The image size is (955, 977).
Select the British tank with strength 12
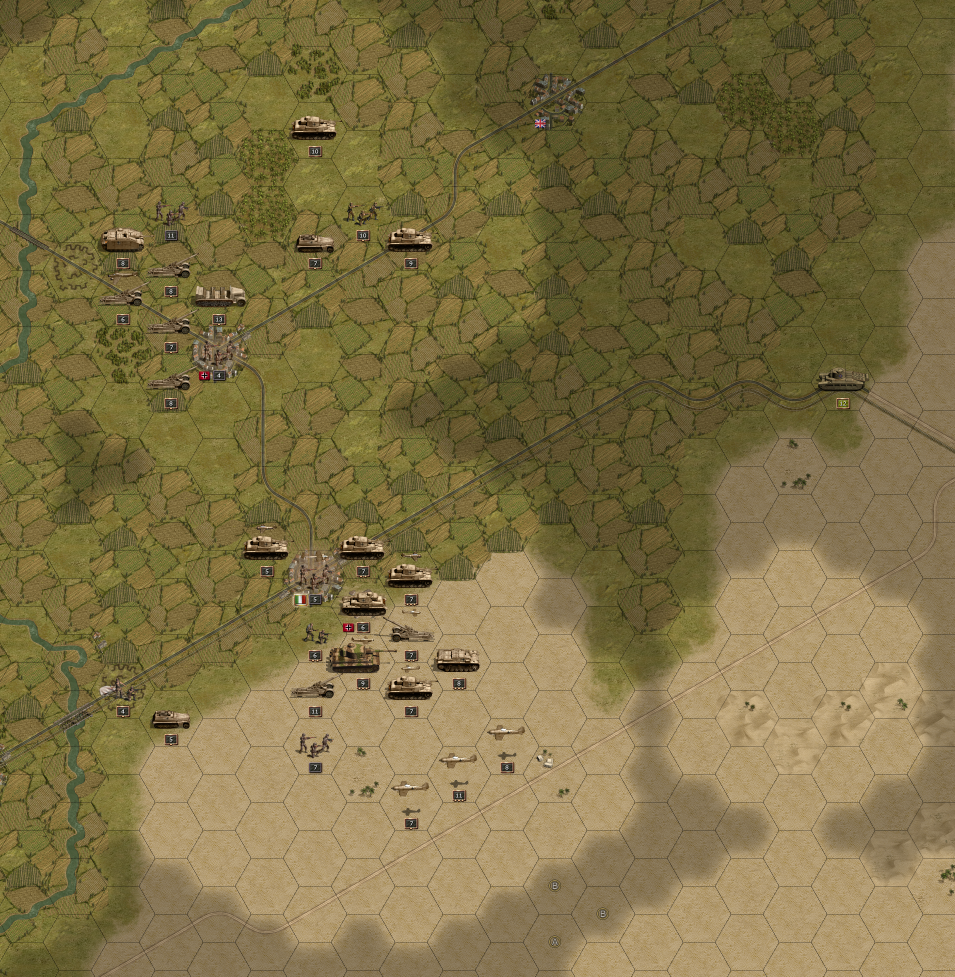(x=841, y=380)
